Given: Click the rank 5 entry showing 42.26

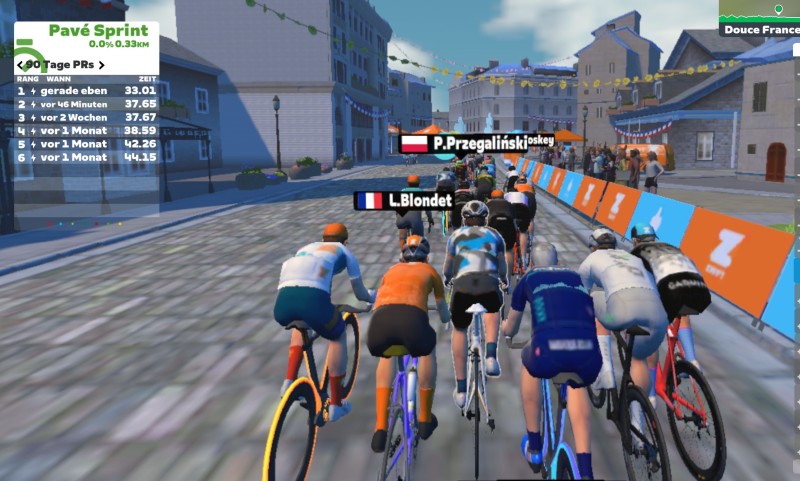Looking at the screenshot, I should [x=86, y=144].
